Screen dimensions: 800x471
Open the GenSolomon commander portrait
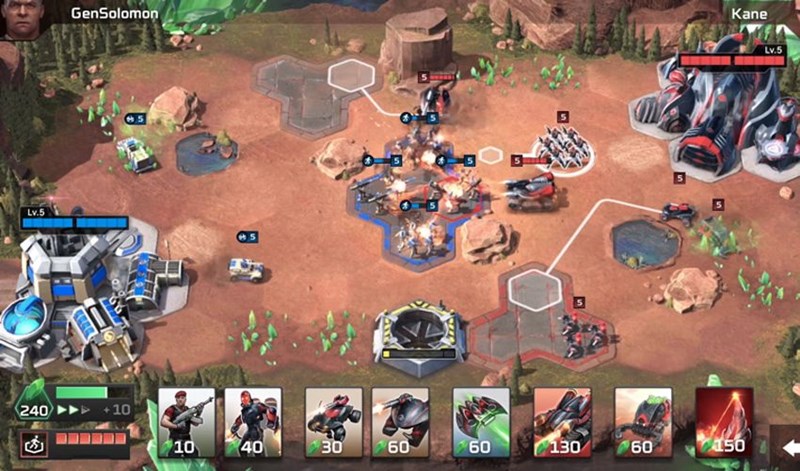pyautogui.click(x=19, y=19)
